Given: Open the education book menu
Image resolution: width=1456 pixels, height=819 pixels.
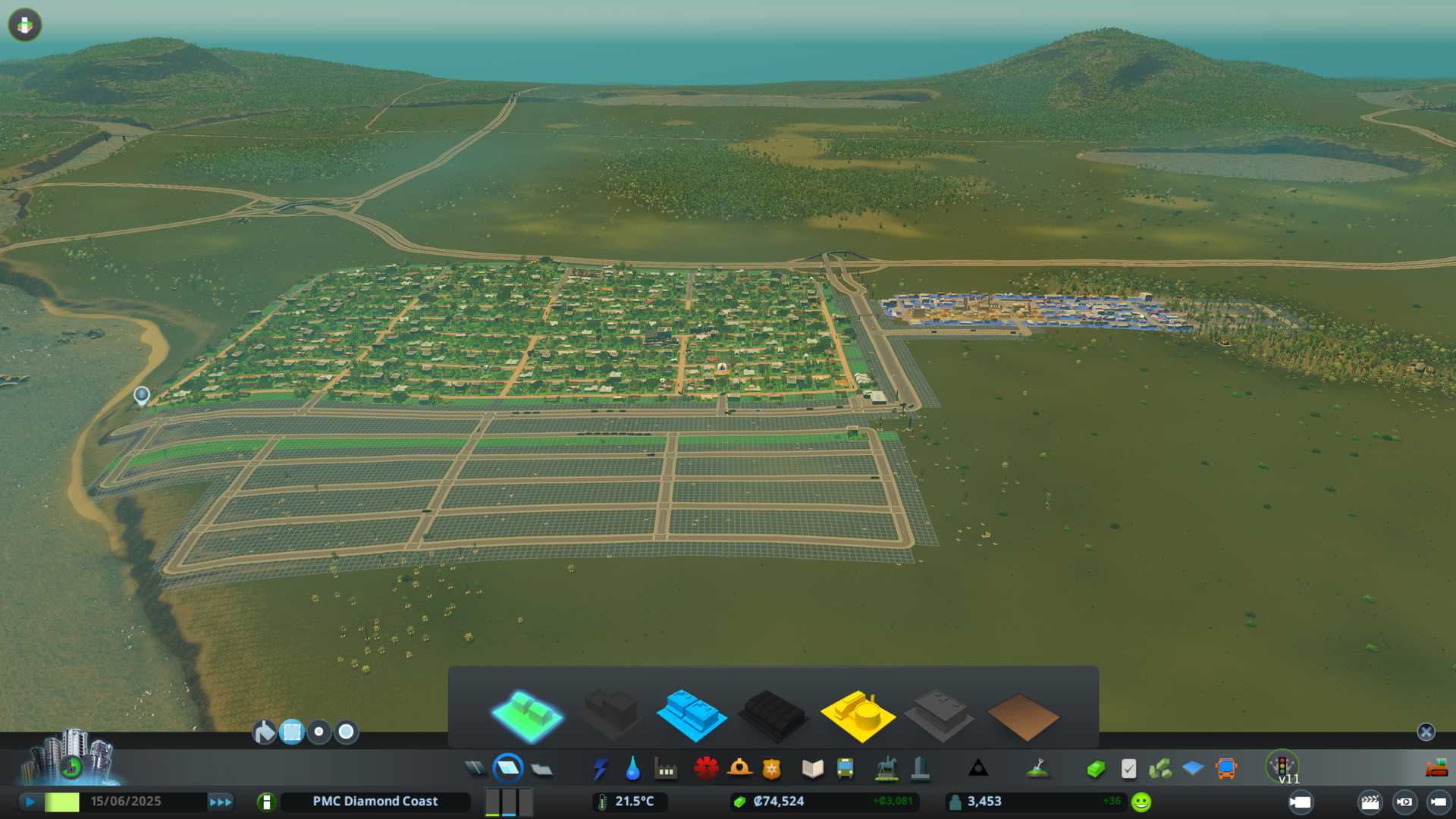Looking at the screenshot, I should [x=812, y=769].
